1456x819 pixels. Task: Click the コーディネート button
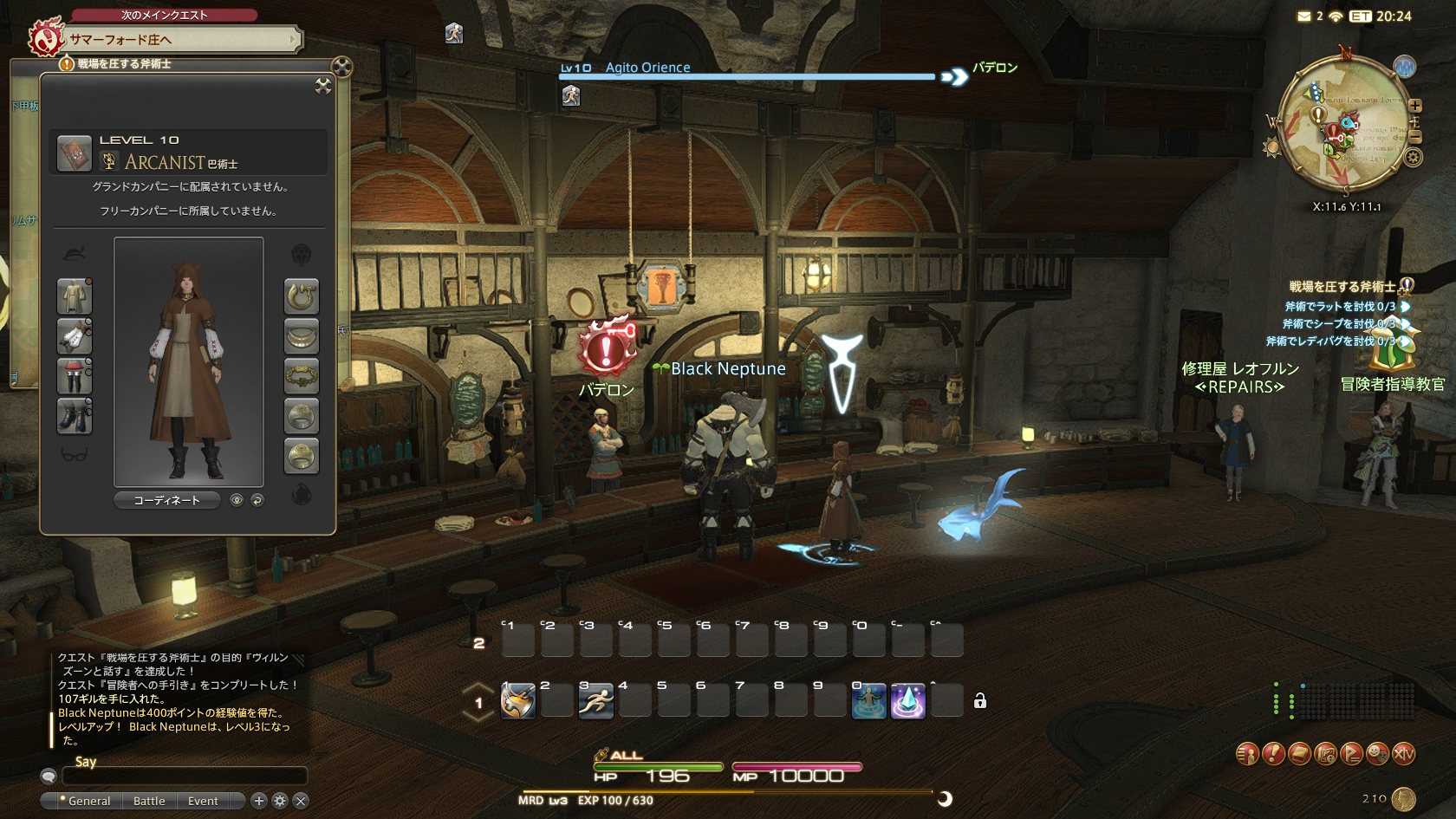[x=166, y=500]
